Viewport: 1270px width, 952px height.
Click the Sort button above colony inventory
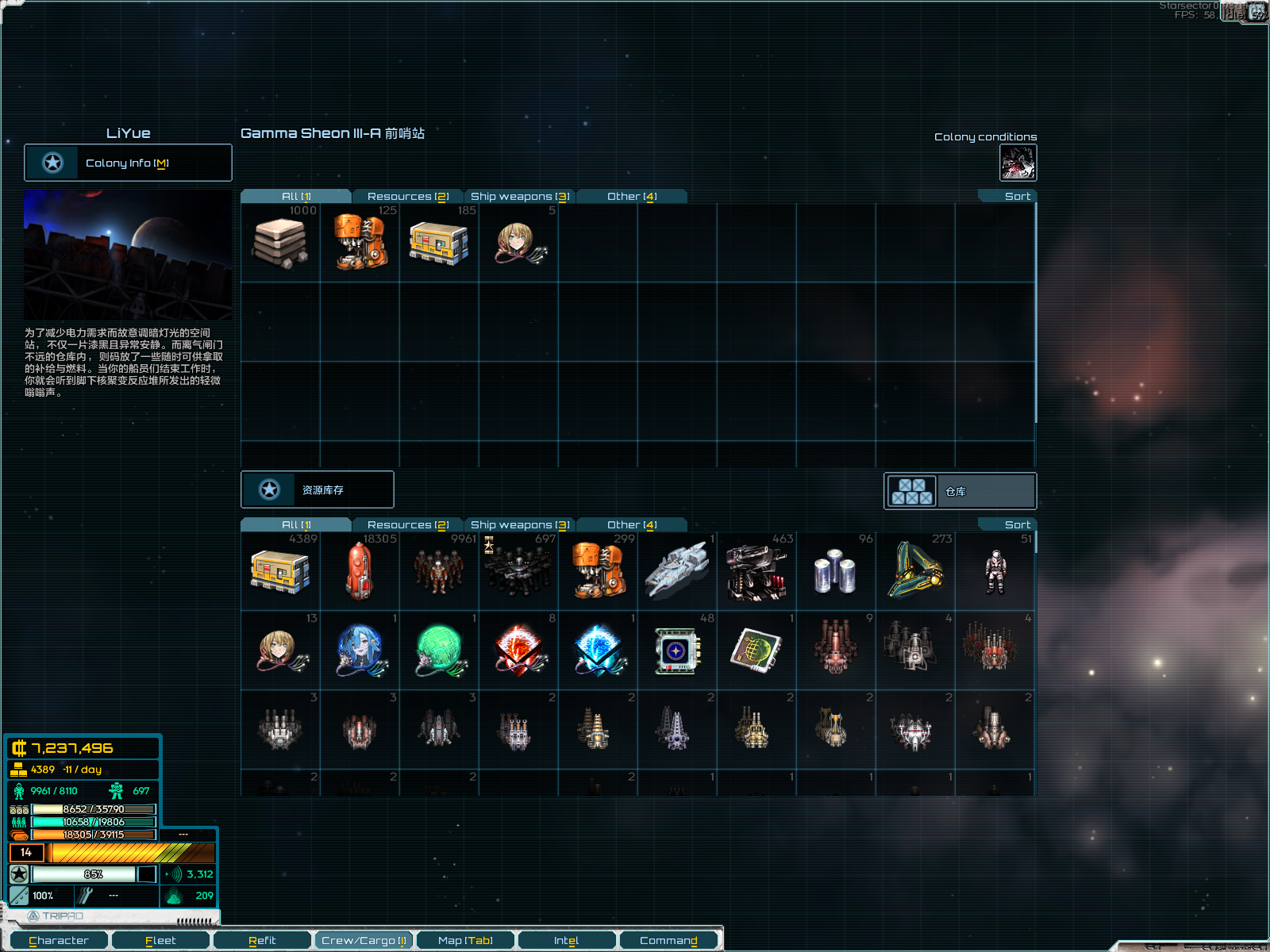point(1017,196)
